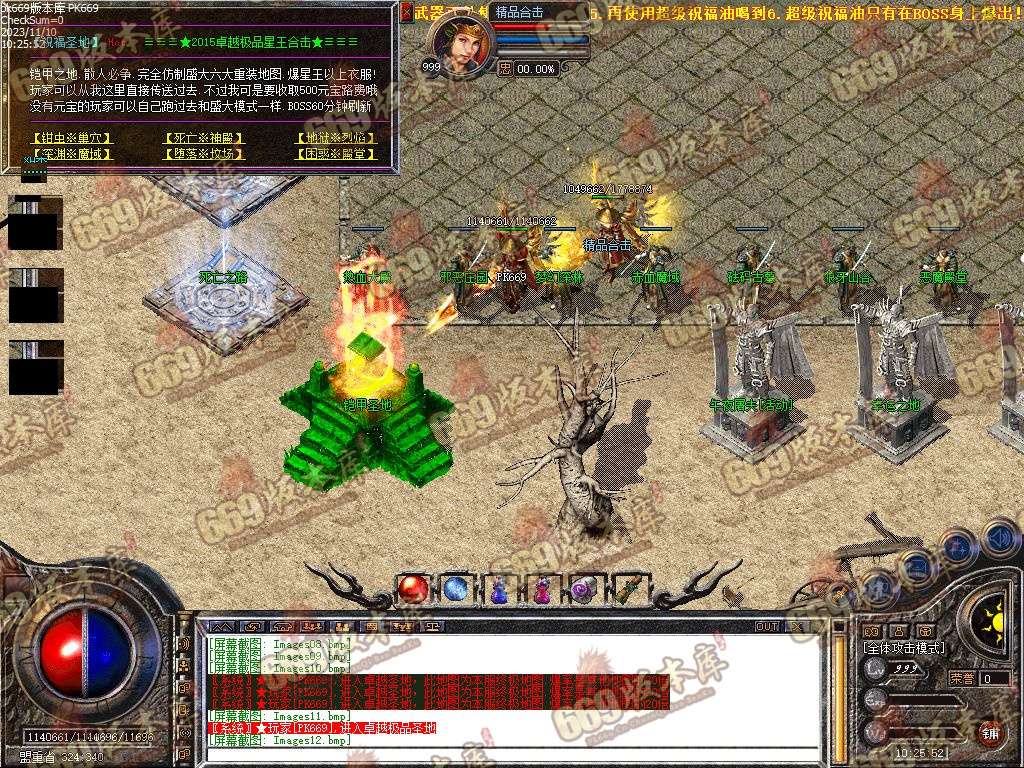This screenshot has height=768, width=1024.
Task: Select 困惑※殿堂 destination link
Action: pos(335,154)
